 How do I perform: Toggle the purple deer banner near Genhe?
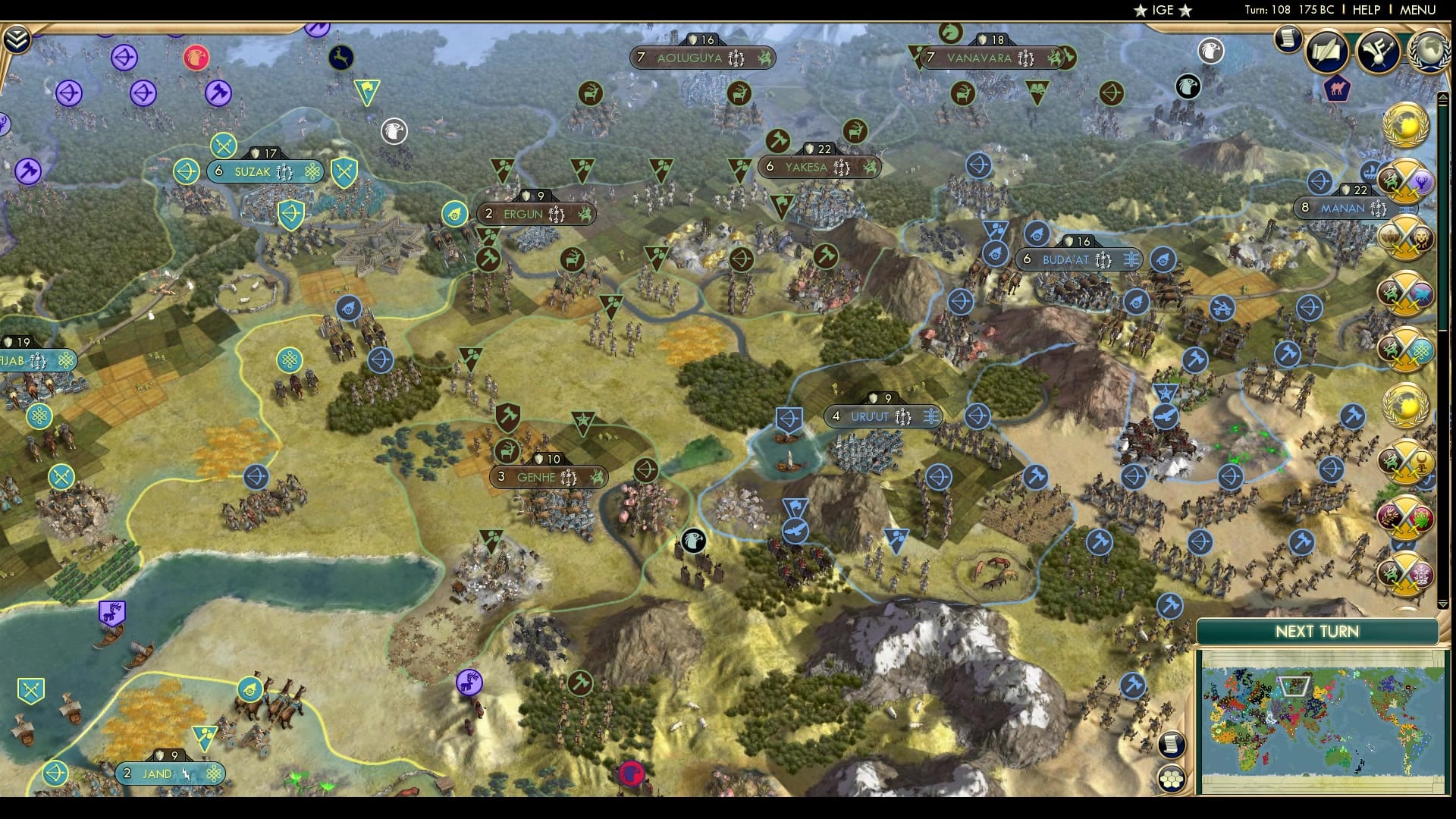471,682
